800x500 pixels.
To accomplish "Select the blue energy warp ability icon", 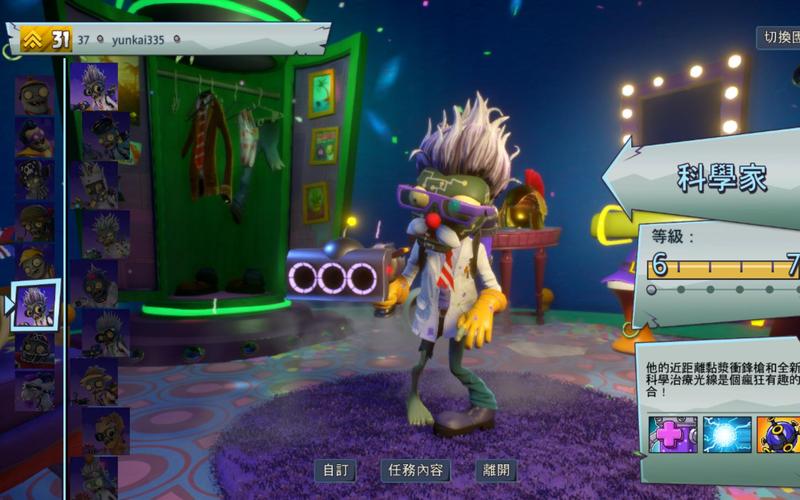I will (727, 435).
